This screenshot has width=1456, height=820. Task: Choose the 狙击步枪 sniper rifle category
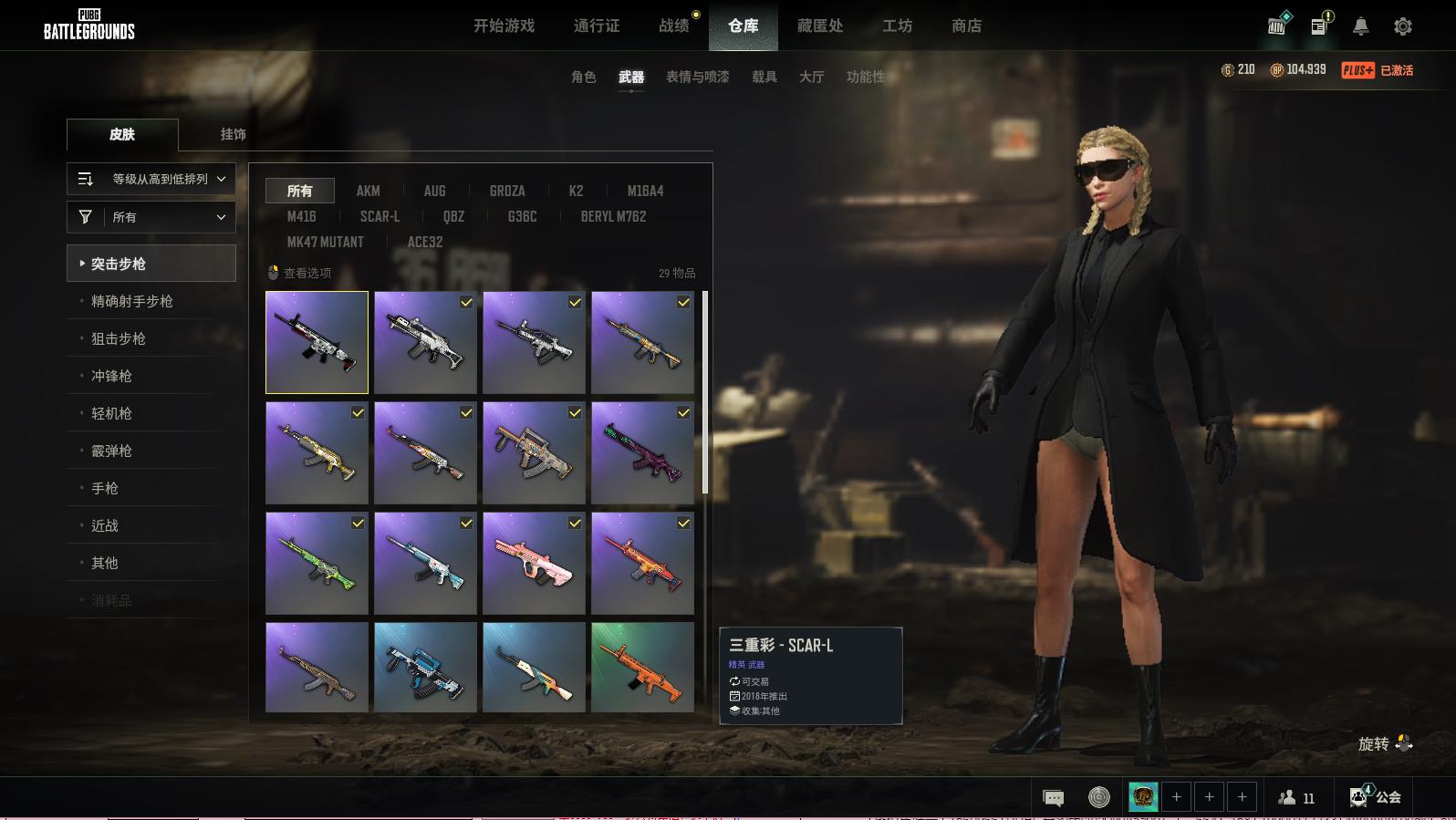[119, 338]
